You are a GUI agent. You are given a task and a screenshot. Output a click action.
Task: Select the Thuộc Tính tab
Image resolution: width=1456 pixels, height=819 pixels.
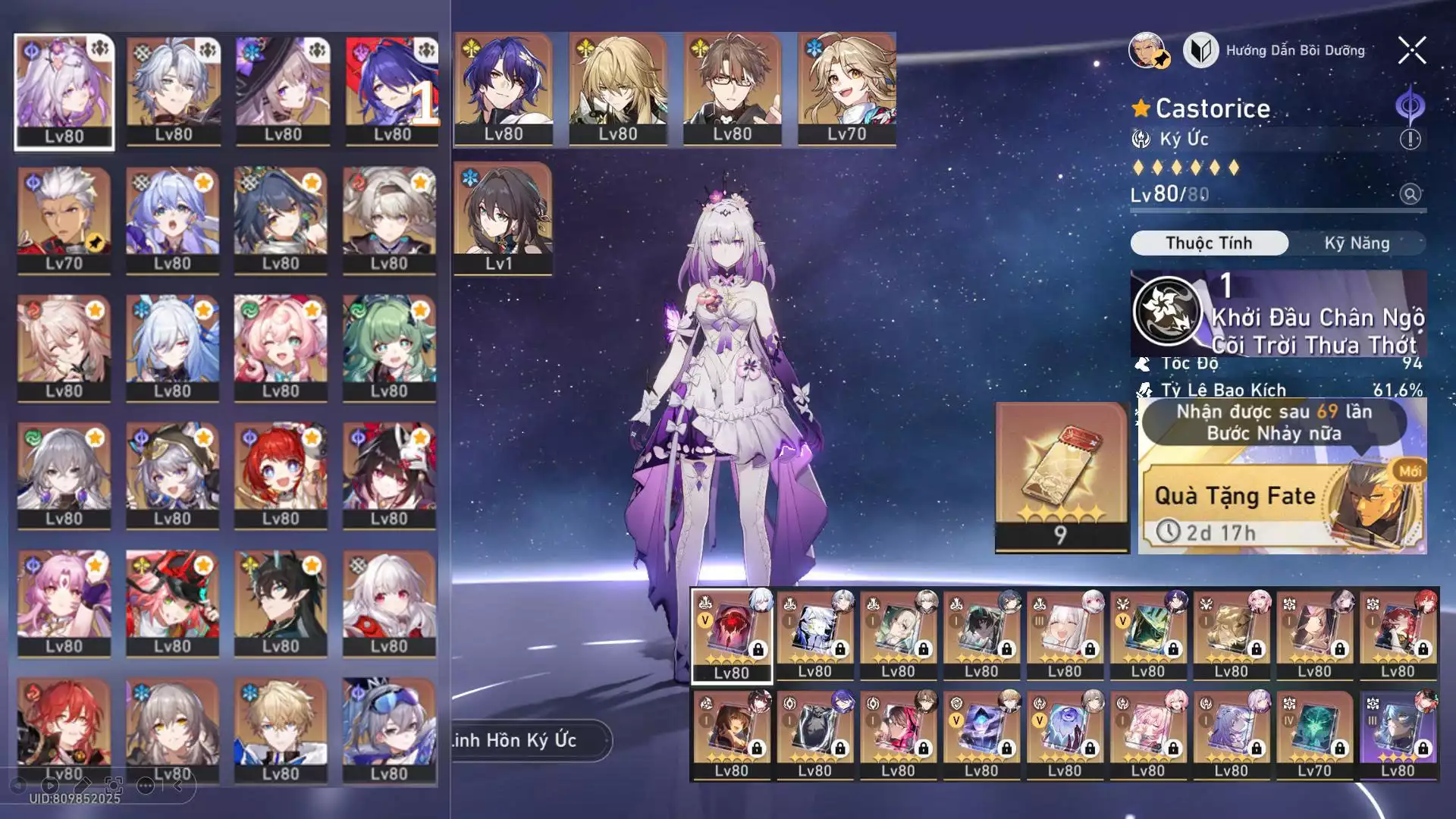pyautogui.click(x=1209, y=243)
